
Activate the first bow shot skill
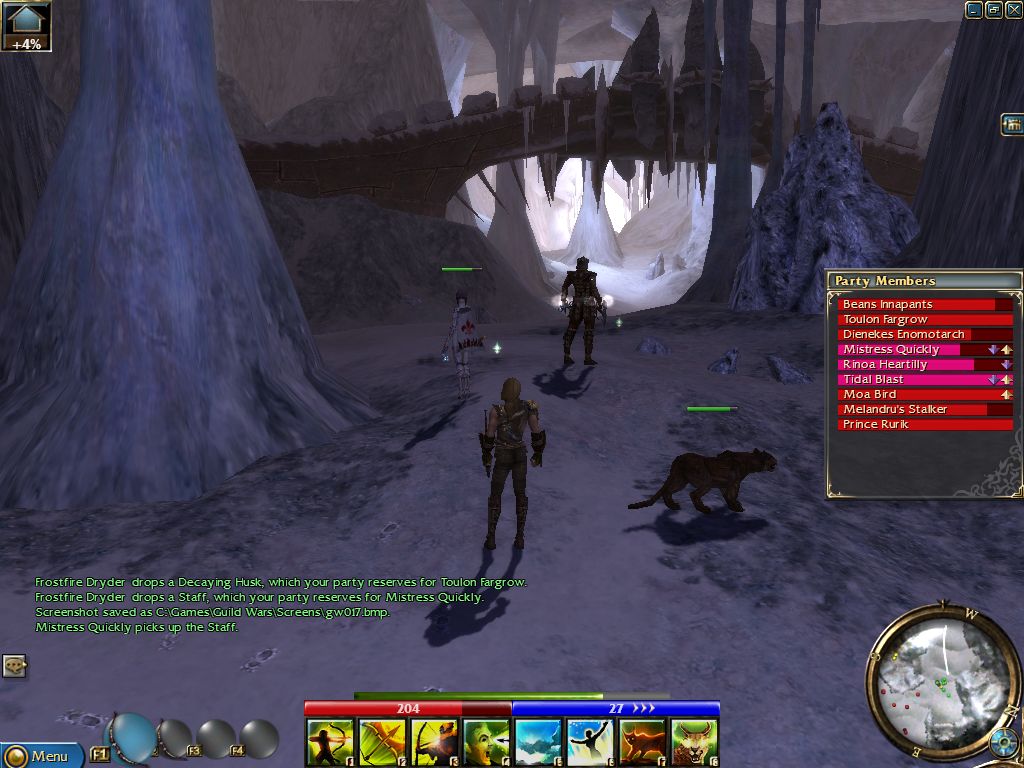pos(329,743)
